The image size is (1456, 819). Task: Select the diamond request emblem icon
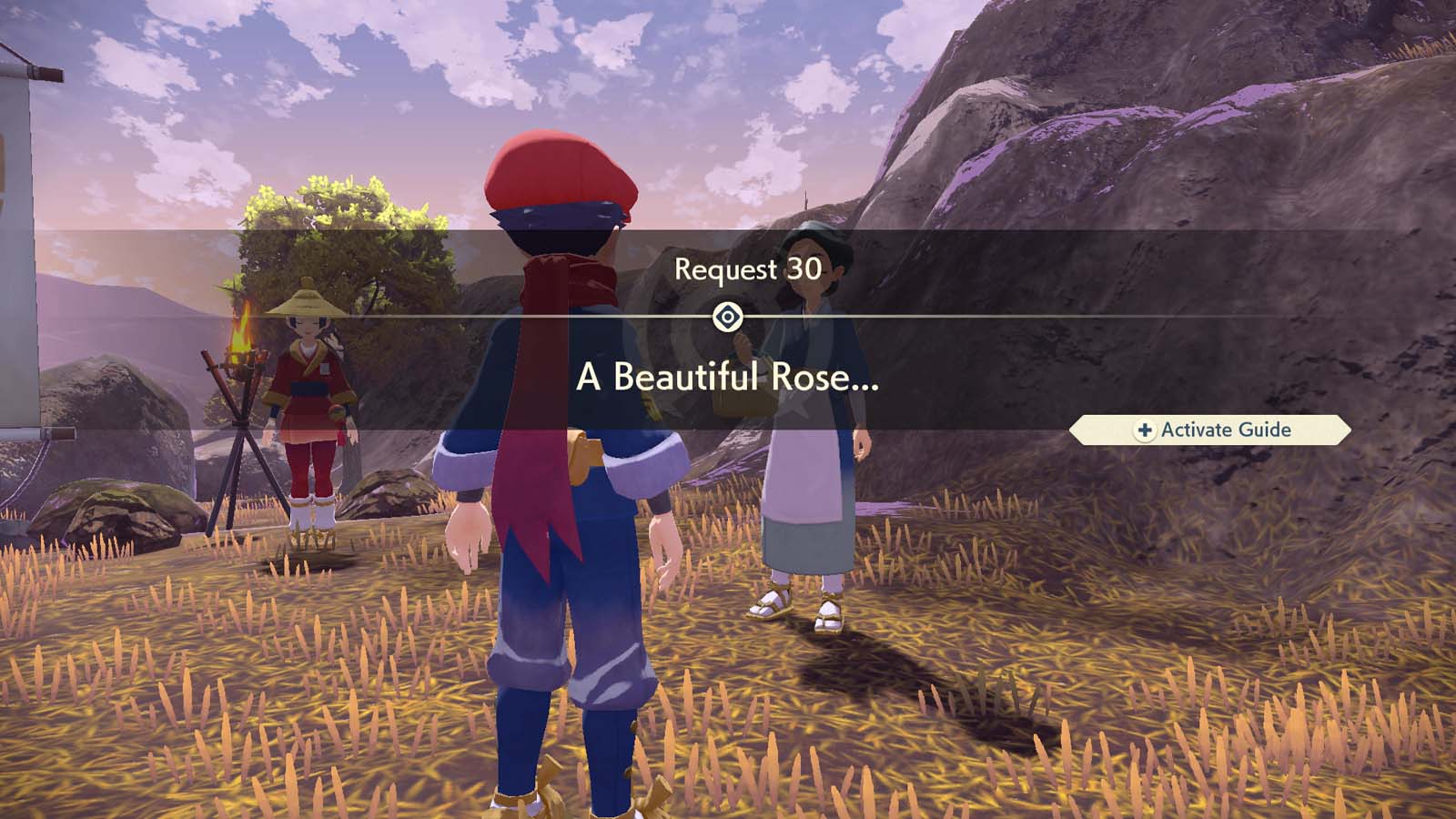pyautogui.click(x=728, y=316)
